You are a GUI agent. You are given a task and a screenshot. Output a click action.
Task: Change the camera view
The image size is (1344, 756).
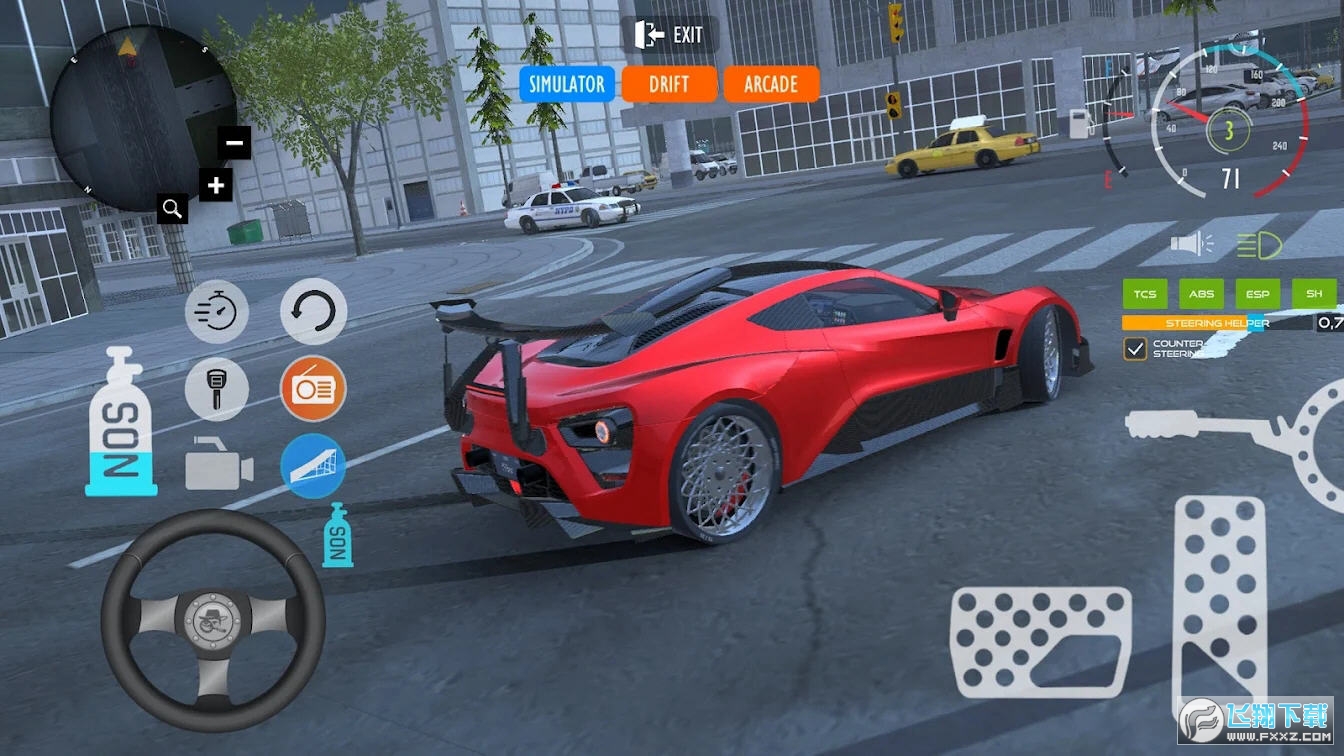click(x=219, y=467)
